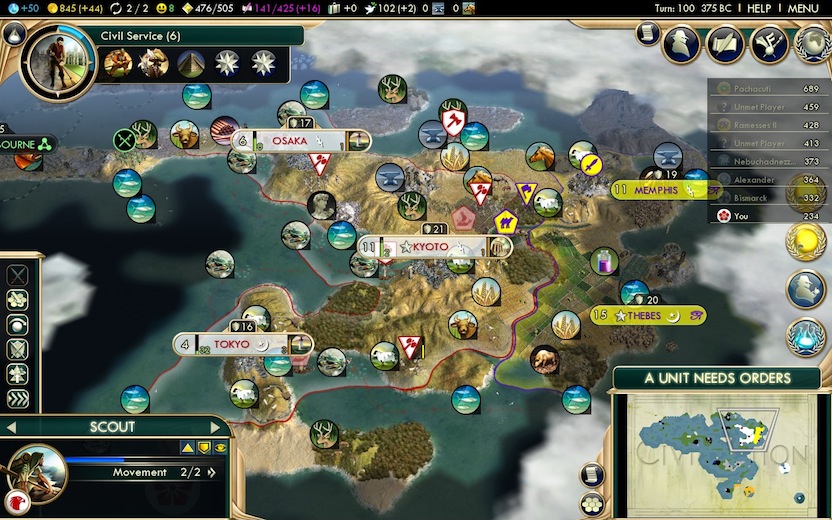
Task: Activate the triple-chevron unit action
Action: coord(17,399)
